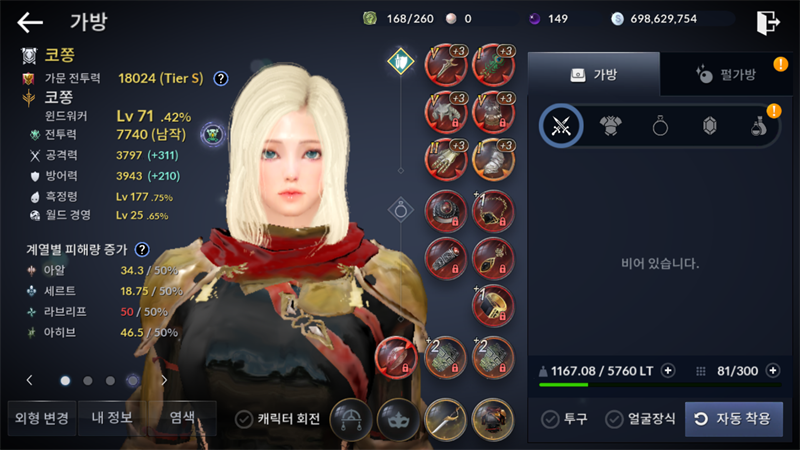Open 내 정보 my info
The height and width of the screenshot is (450, 800).
[112, 418]
